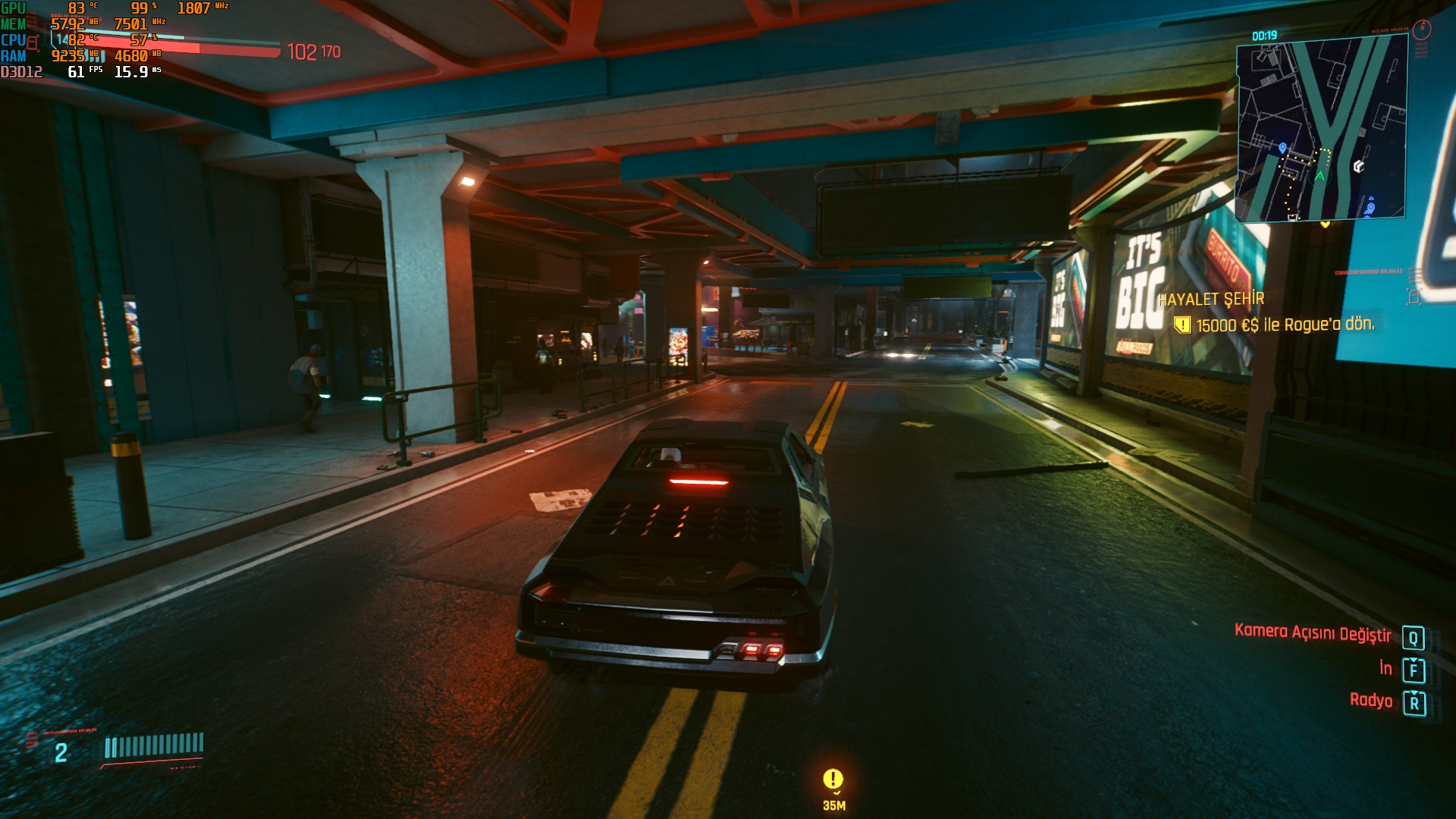The image size is (1456, 819).
Task: Select the green player arrow on minimap
Action: pyautogui.click(x=1319, y=176)
